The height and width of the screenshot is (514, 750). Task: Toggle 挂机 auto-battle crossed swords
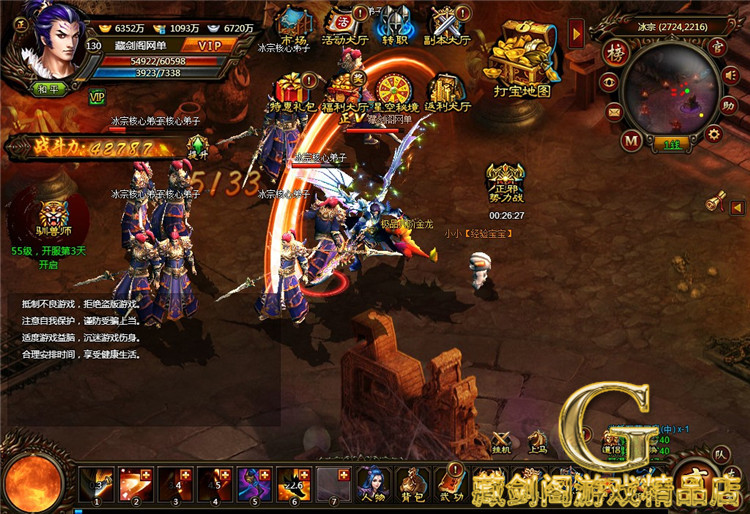[503, 441]
